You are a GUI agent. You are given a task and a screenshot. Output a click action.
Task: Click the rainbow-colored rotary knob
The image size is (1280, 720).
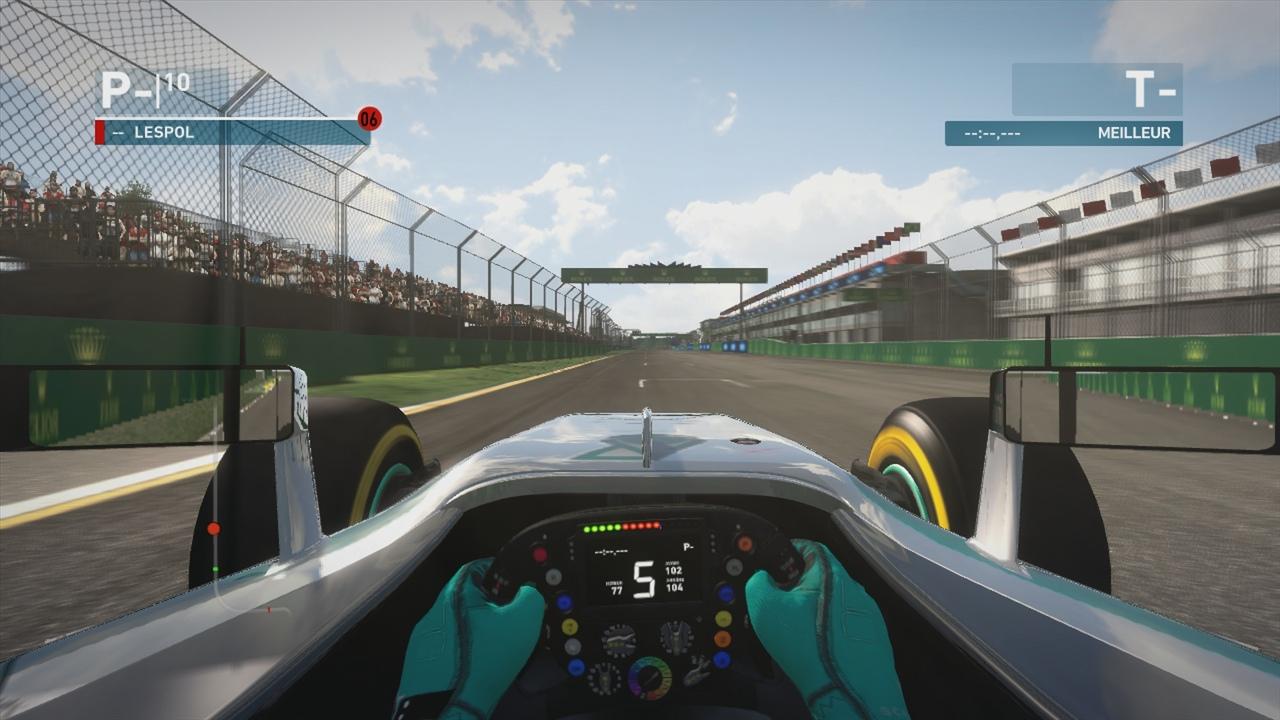pyautogui.click(x=650, y=677)
